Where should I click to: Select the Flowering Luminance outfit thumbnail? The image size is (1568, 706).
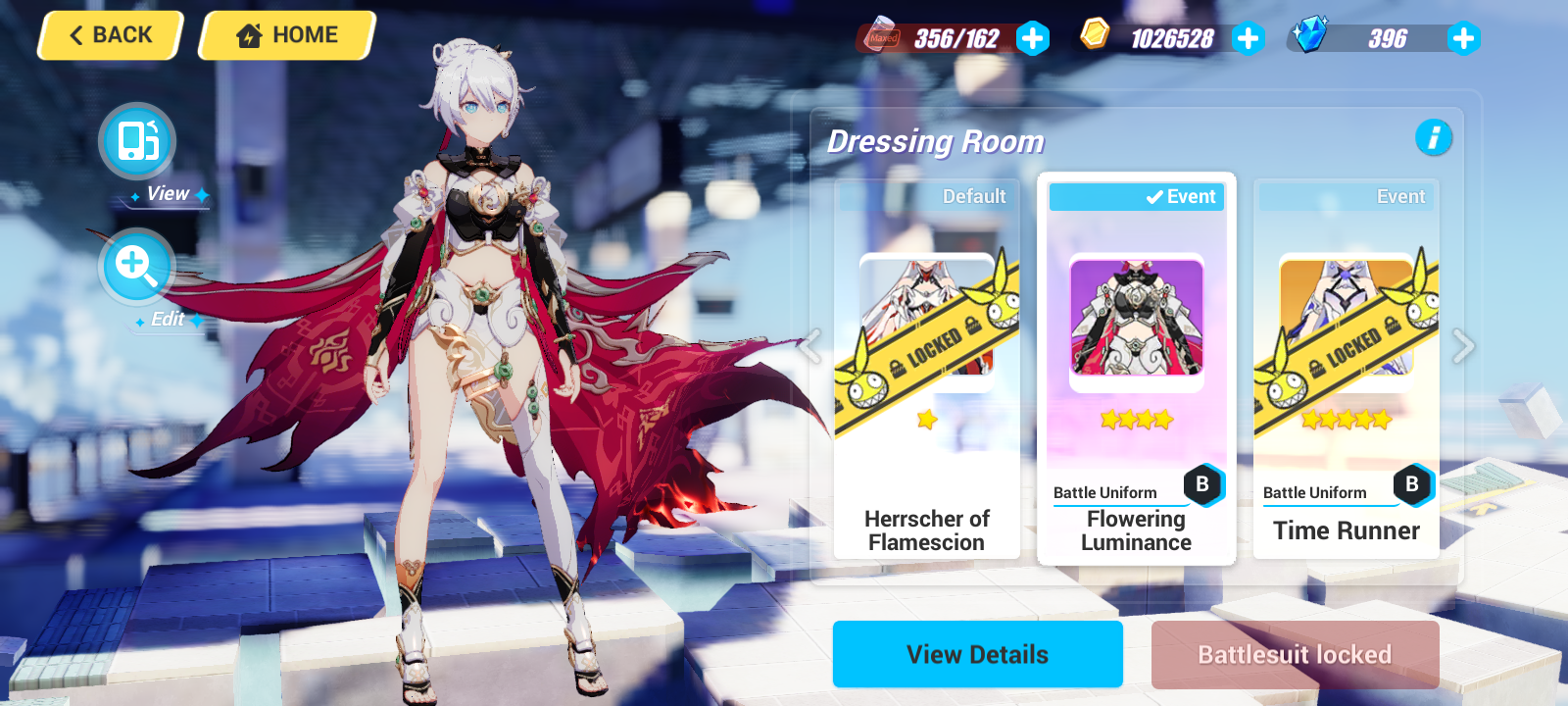click(1135, 316)
